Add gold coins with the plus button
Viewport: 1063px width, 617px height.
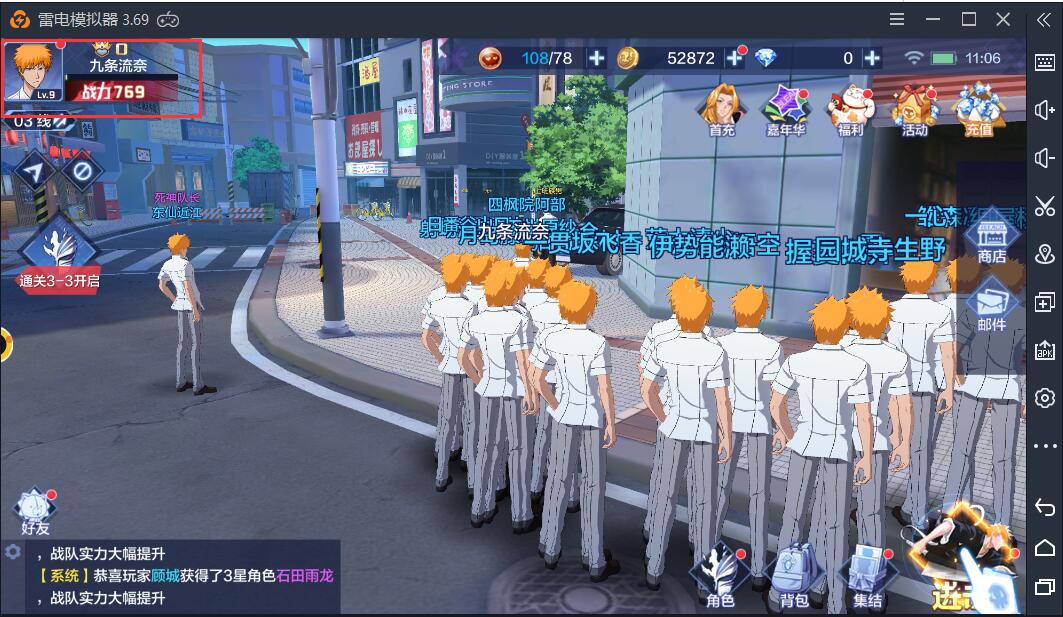(x=735, y=58)
